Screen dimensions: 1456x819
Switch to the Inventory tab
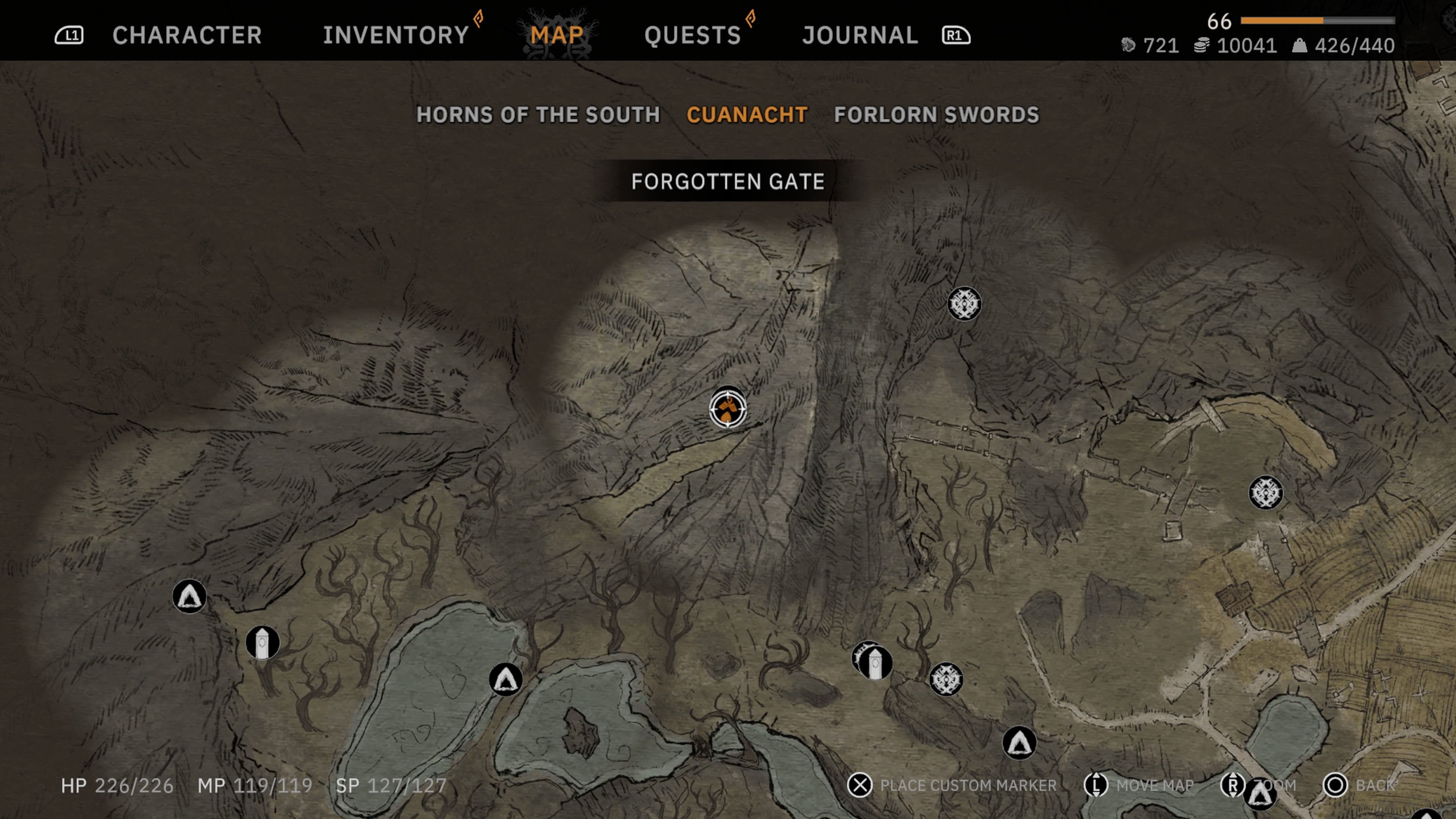pyautogui.click(x=395, y=35)
